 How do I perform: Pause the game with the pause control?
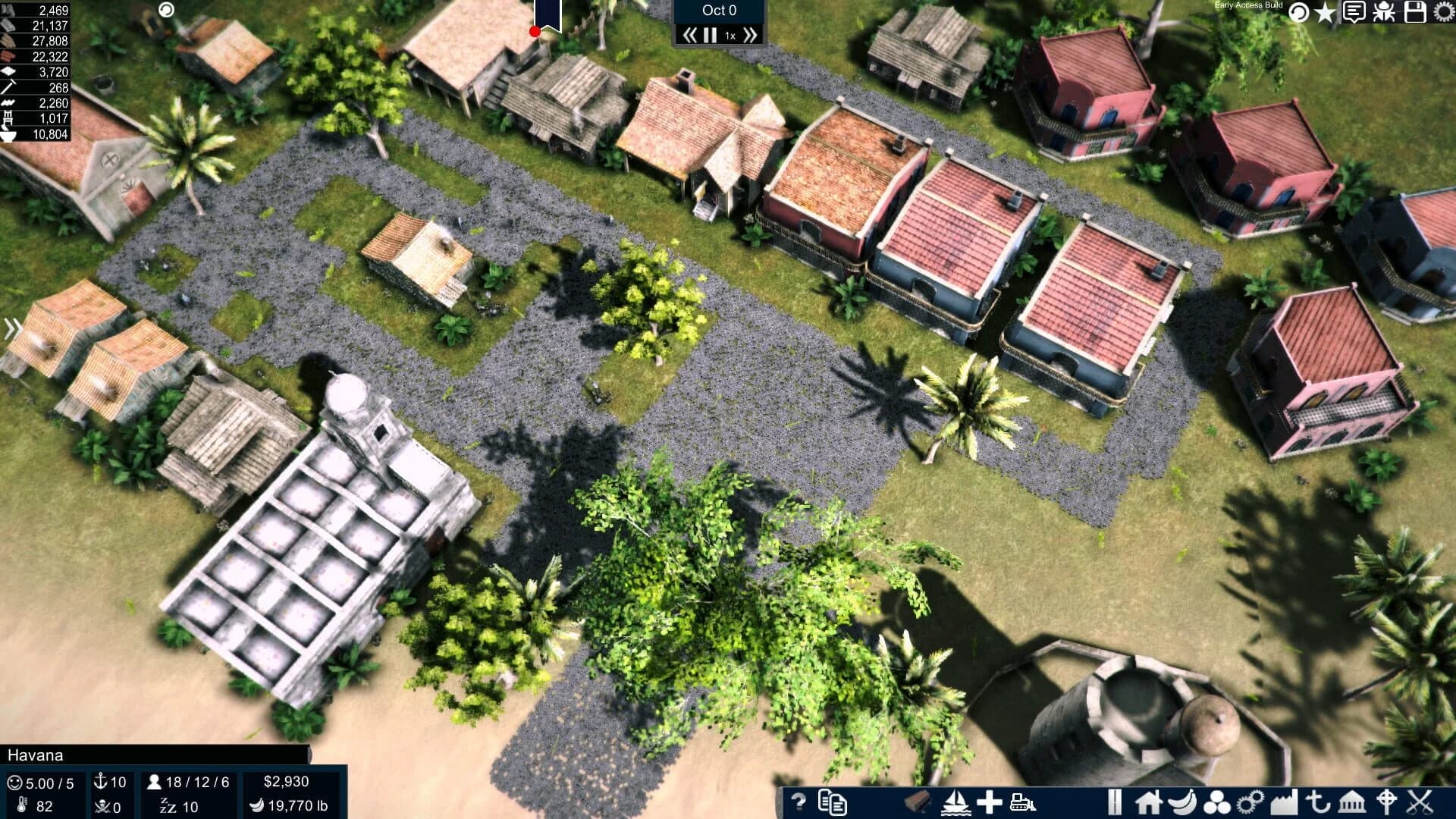(710, 33)
